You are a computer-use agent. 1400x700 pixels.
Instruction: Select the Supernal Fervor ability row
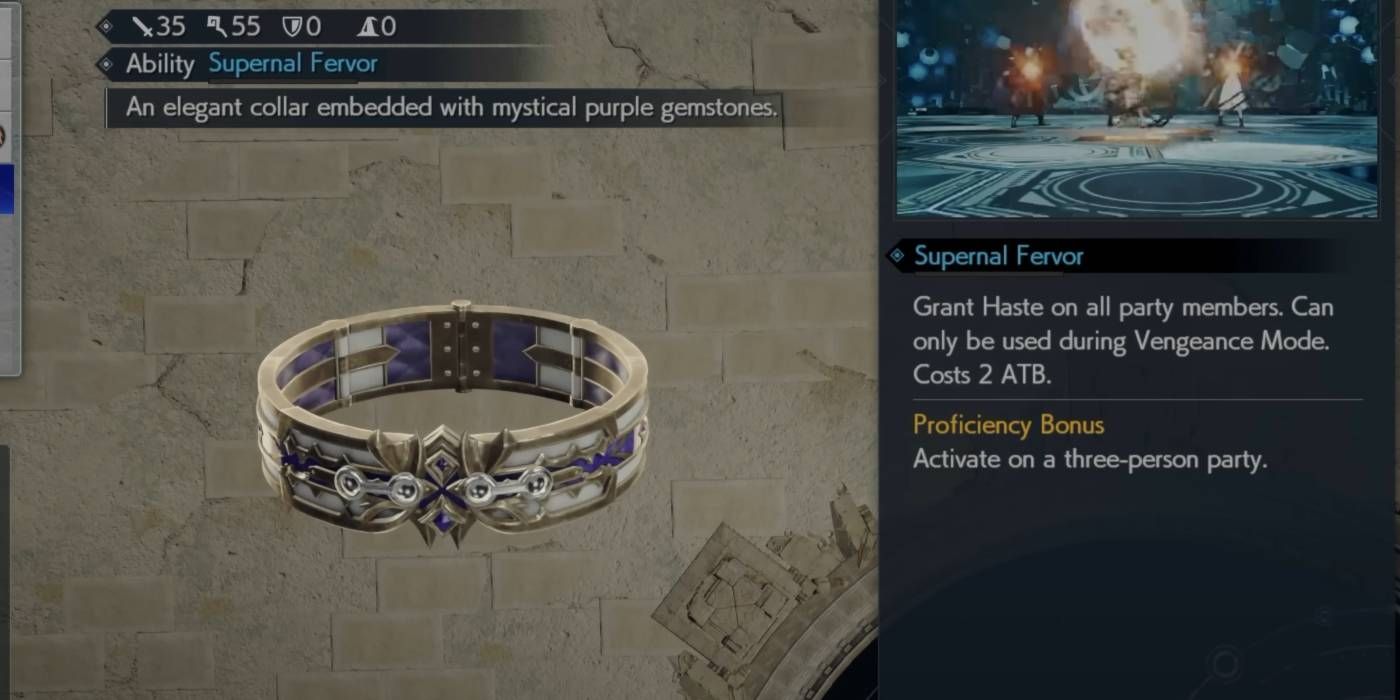click(x=291, y=65)
